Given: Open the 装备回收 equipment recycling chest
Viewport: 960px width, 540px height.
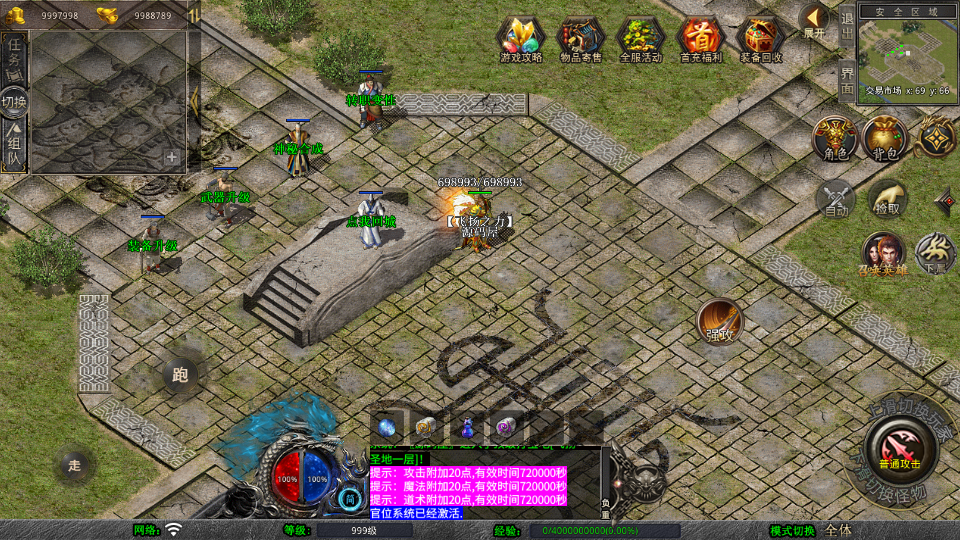Looking at the screenshot, I should pyautogui.click(x=761, y=39).
